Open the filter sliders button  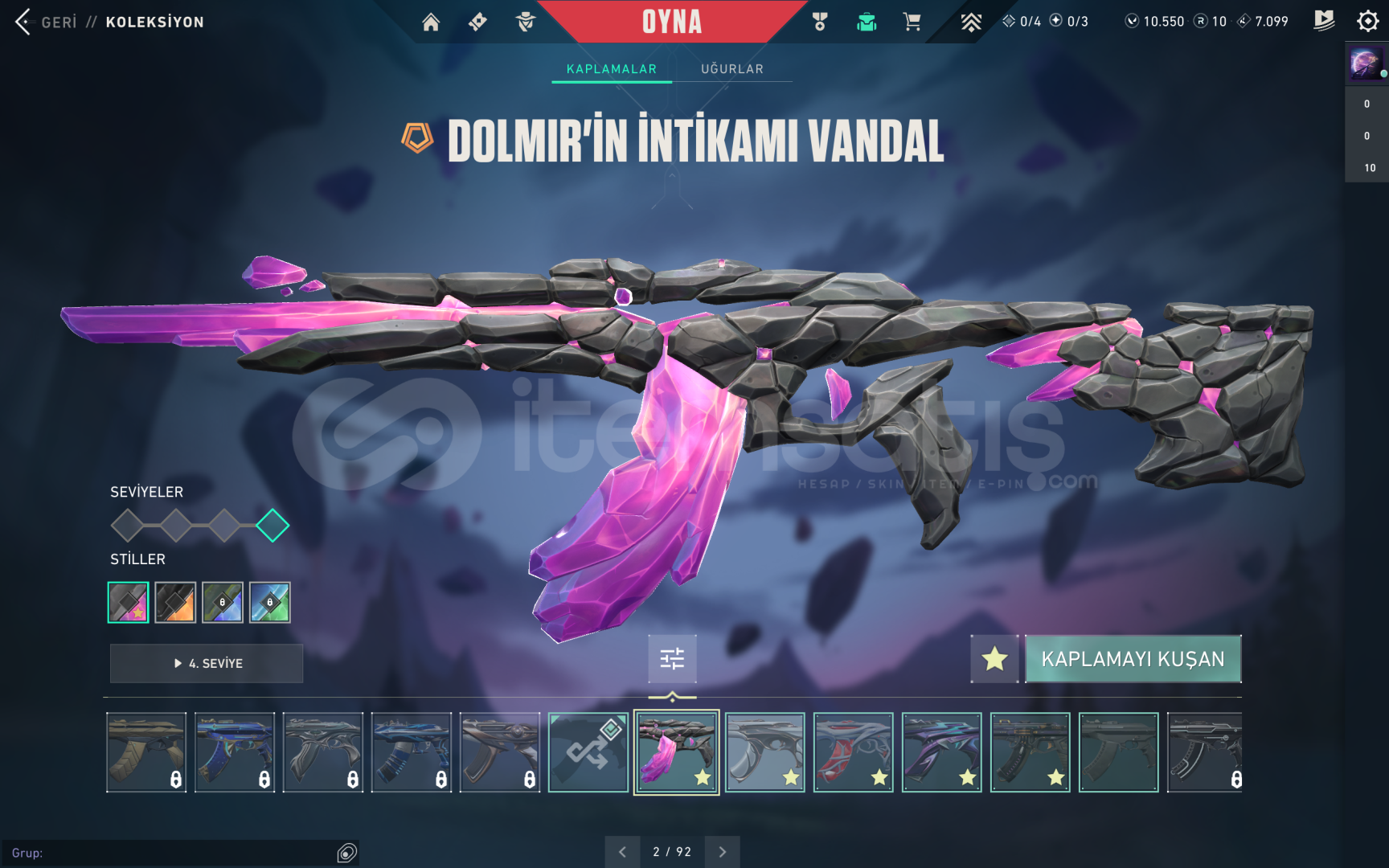pos(672,659)
